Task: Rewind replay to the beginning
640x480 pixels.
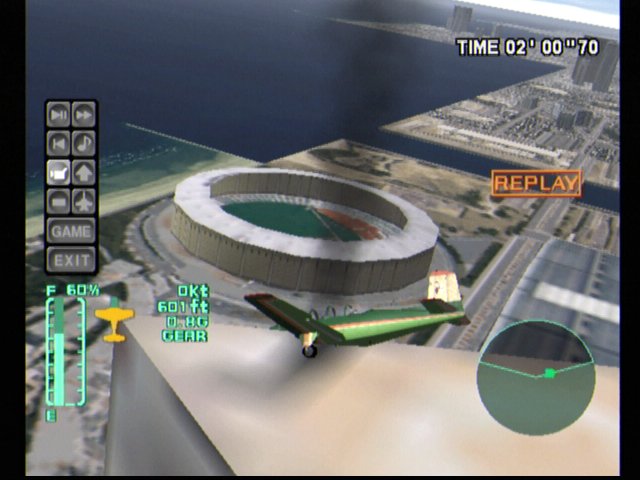Action: [x=59, y=142]
